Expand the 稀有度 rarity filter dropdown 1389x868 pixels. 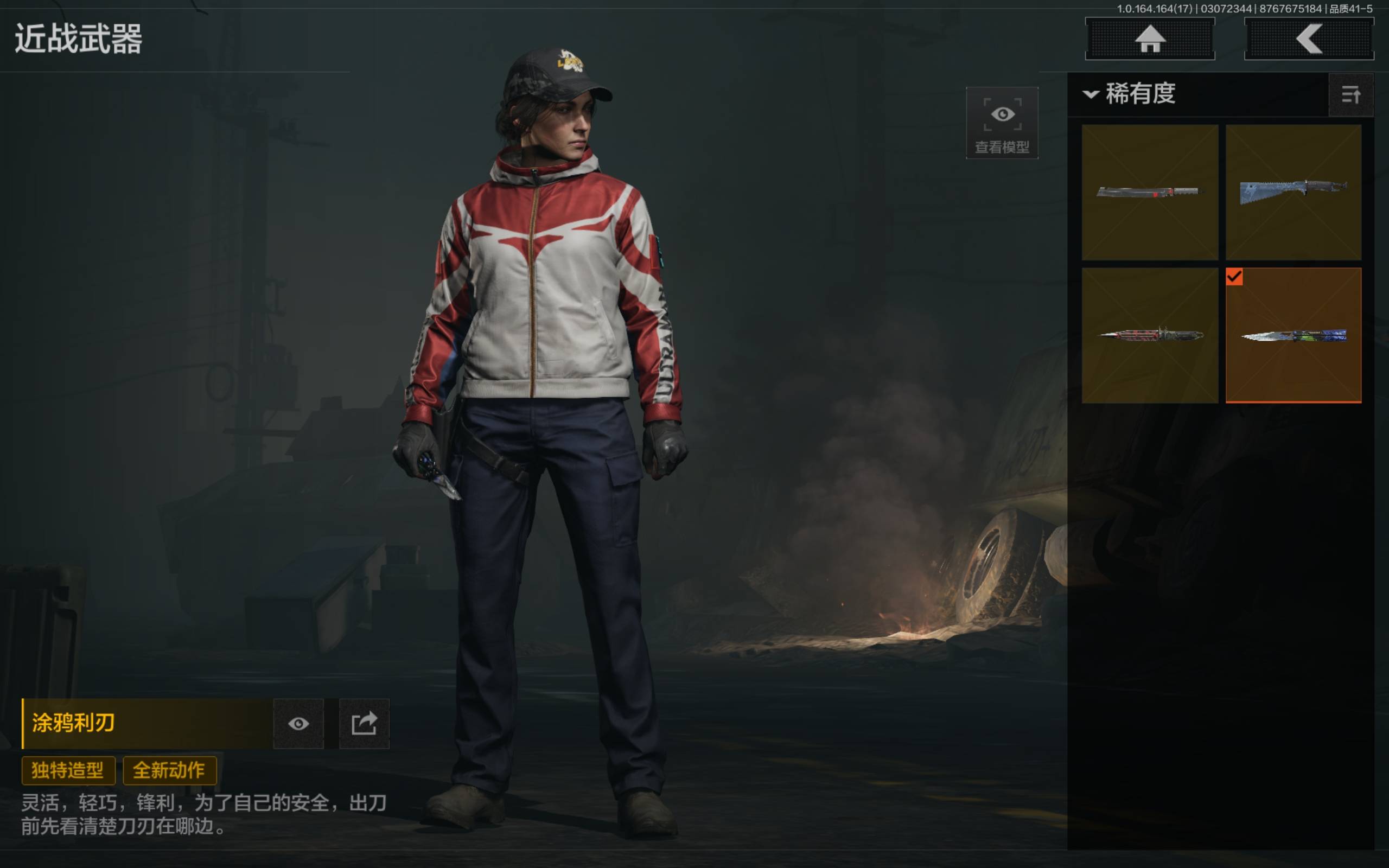click(x=1130, y=93)
